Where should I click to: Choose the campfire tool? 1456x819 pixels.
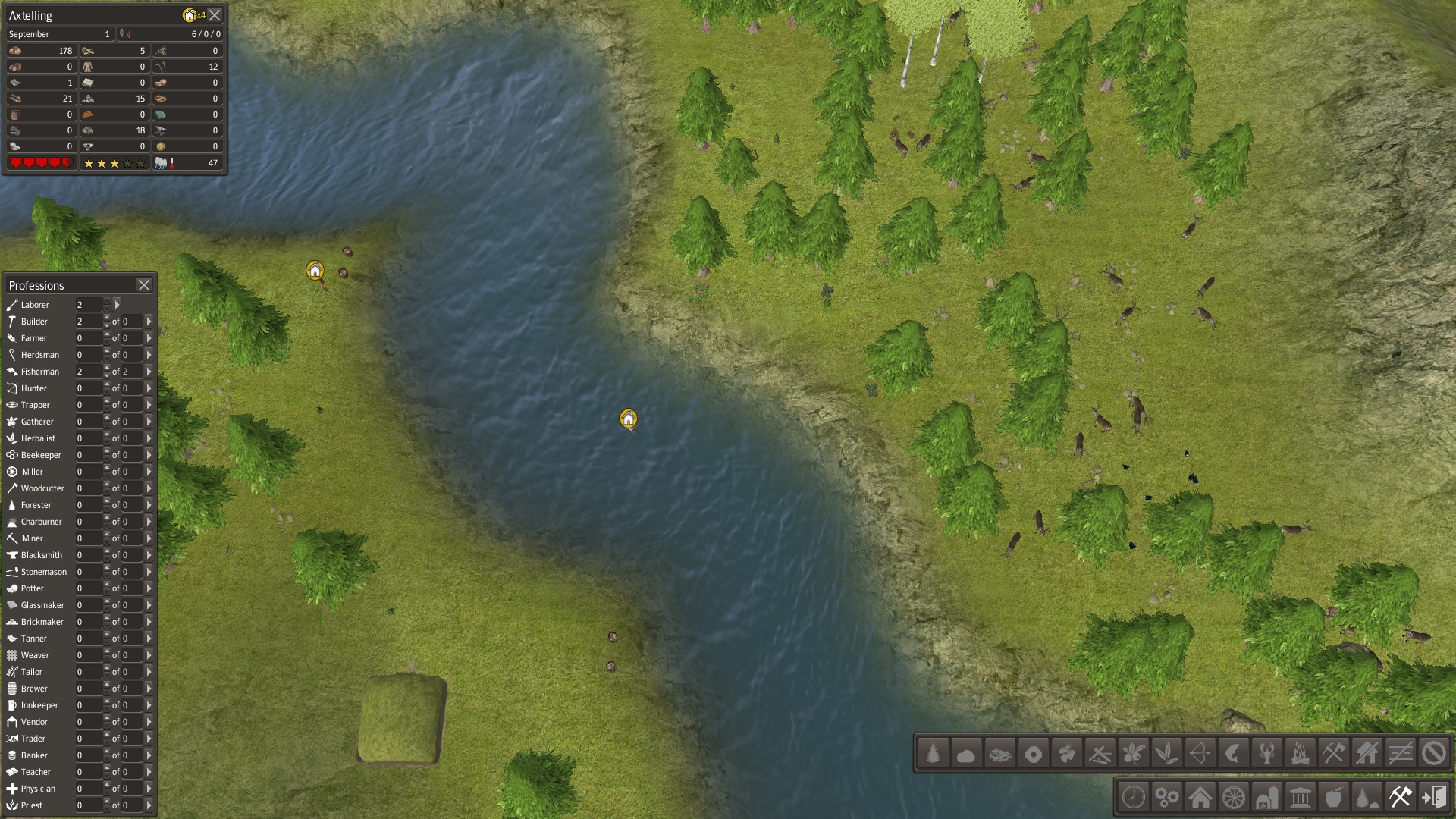pos(1300,754)
